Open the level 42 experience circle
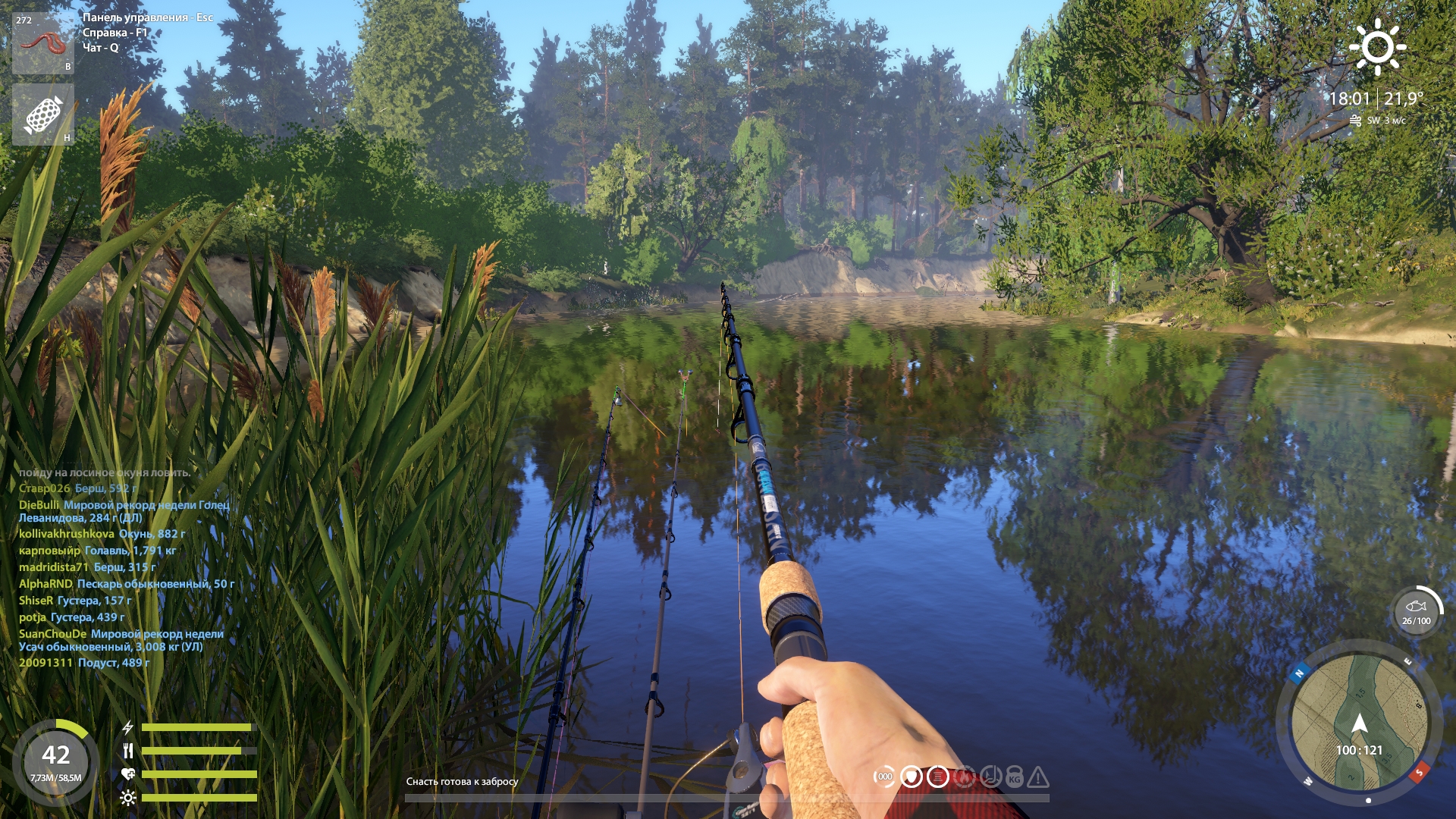This screenshot has width=1456, height=819. (x=55, y=761)
